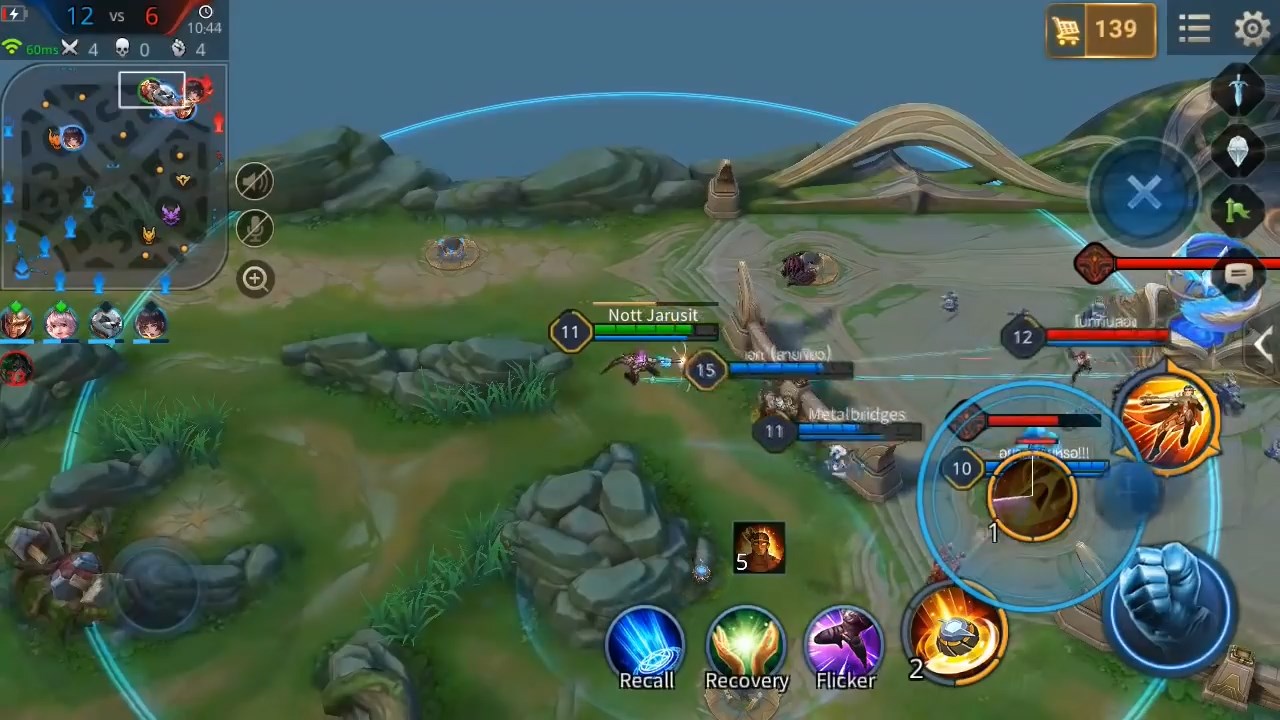Open the scoreboard list icon
Image resolution: width=1280 pixels, height=720 pixels.
1194,28
